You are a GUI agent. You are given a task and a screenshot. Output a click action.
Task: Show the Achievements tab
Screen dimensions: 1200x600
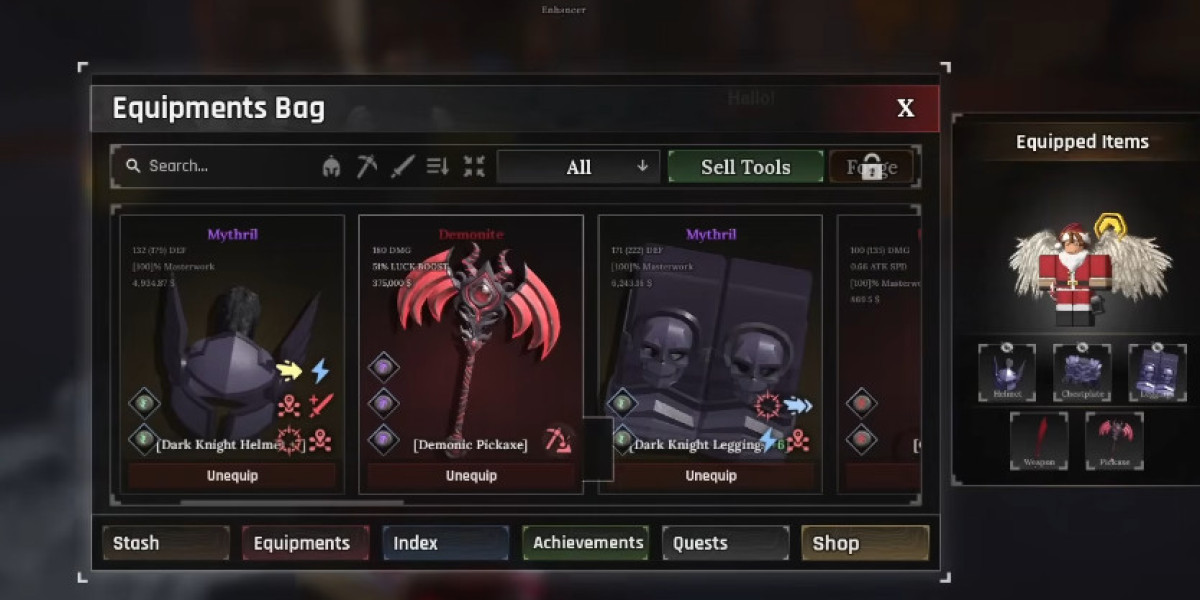tap(586, 543)
